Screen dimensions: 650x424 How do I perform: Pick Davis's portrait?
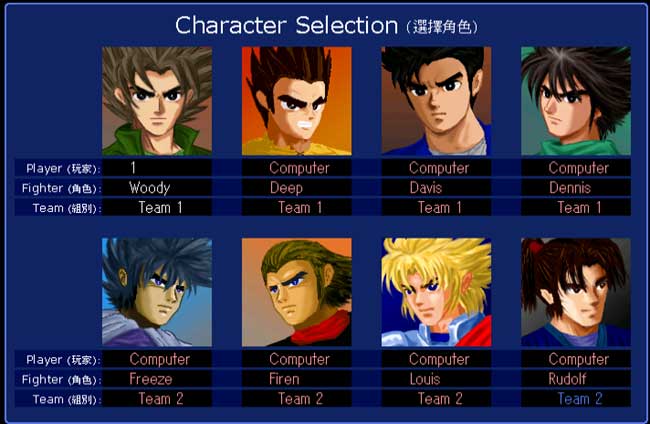pyautogui.click(x=436, y=101)
